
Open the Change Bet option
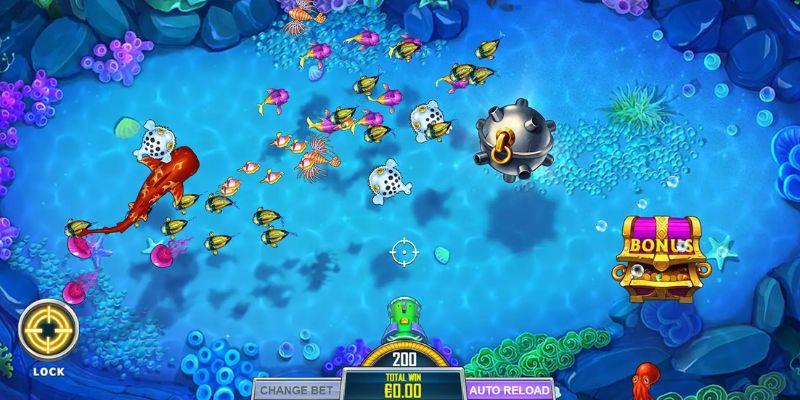297,389
